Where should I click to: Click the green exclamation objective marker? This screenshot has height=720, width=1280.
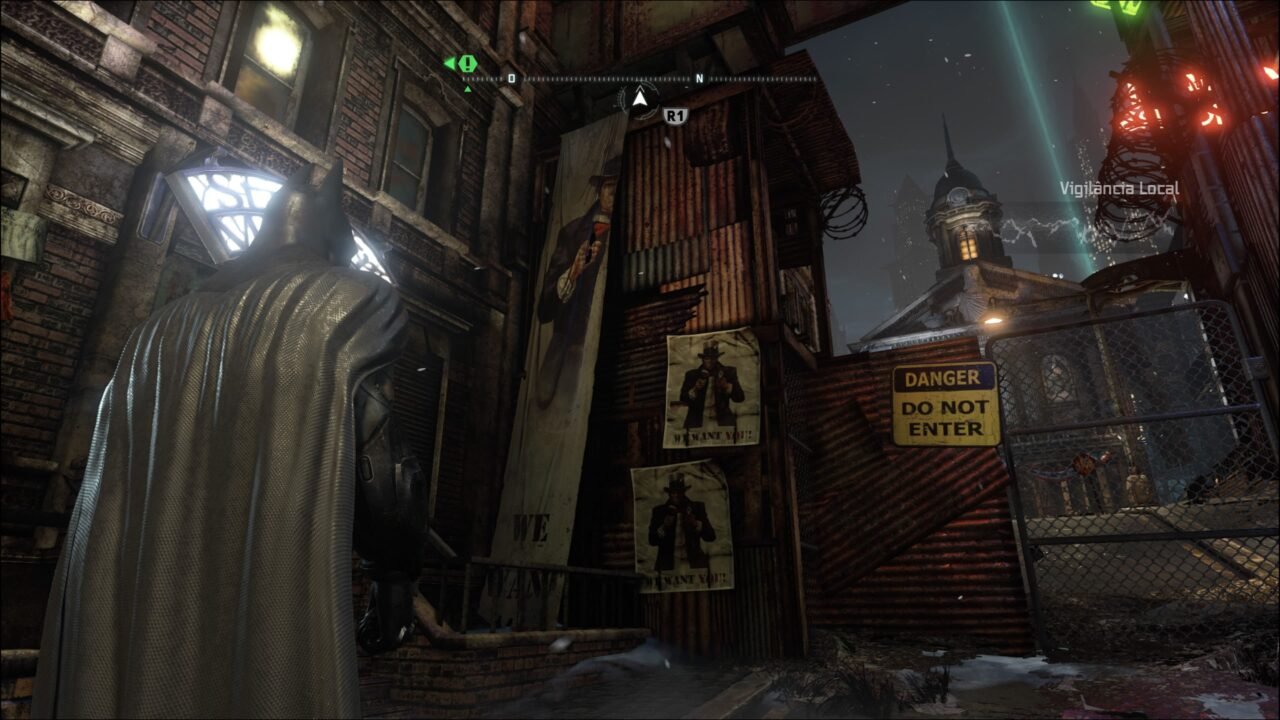(x=466, y=61)
